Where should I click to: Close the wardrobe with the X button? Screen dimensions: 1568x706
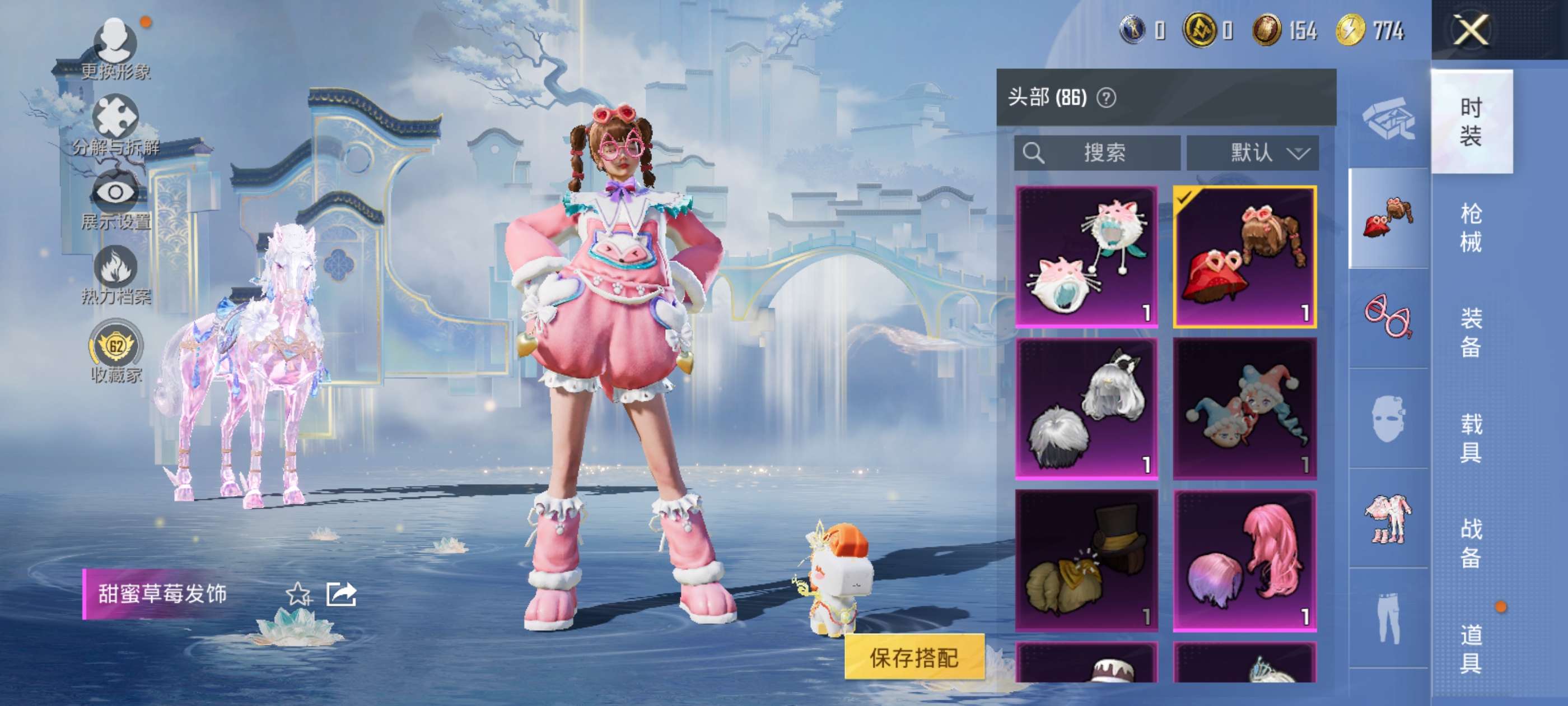point(1470,30)
